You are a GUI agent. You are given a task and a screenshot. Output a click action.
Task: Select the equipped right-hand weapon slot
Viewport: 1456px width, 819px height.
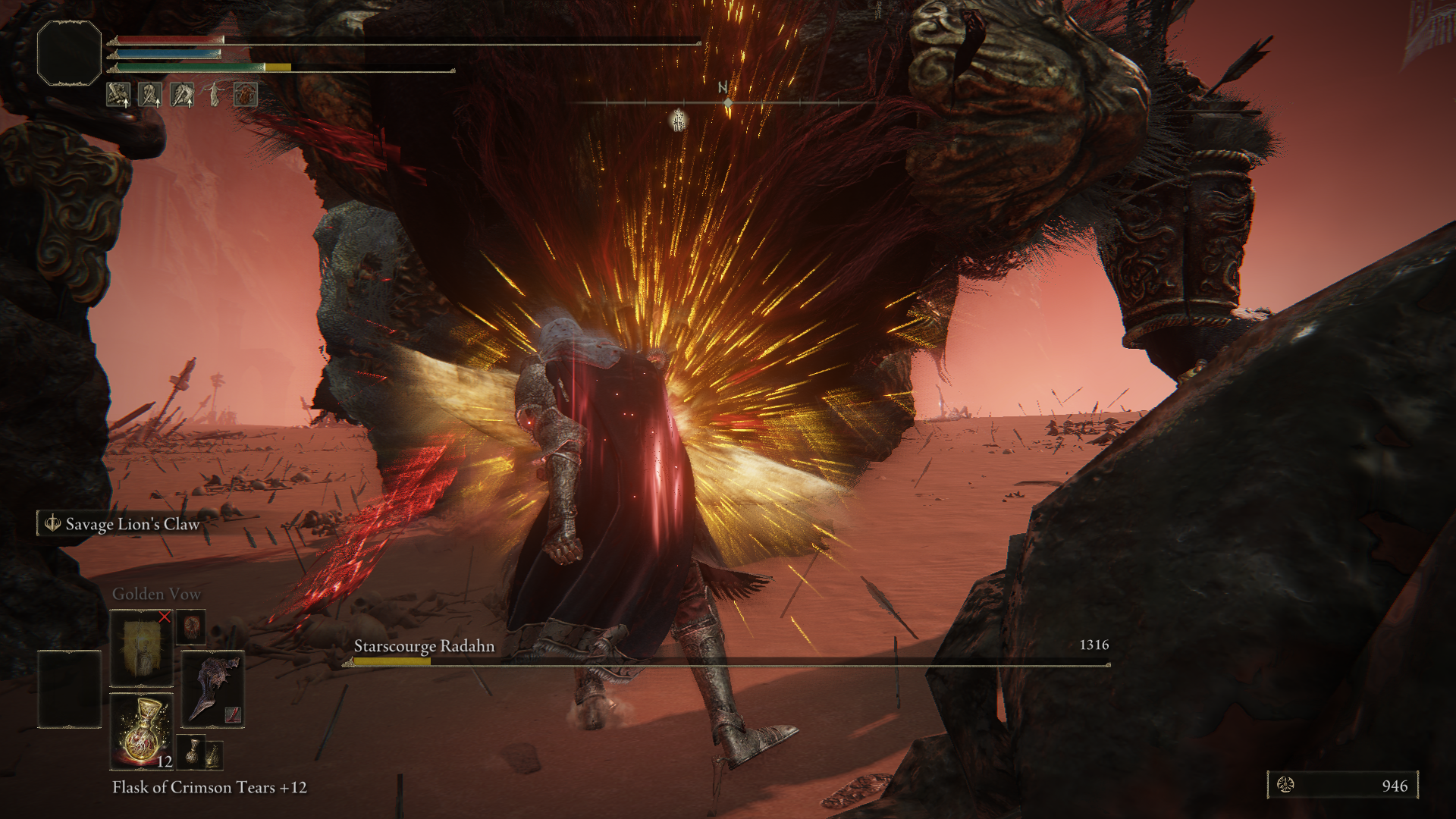tap(212, 689)
